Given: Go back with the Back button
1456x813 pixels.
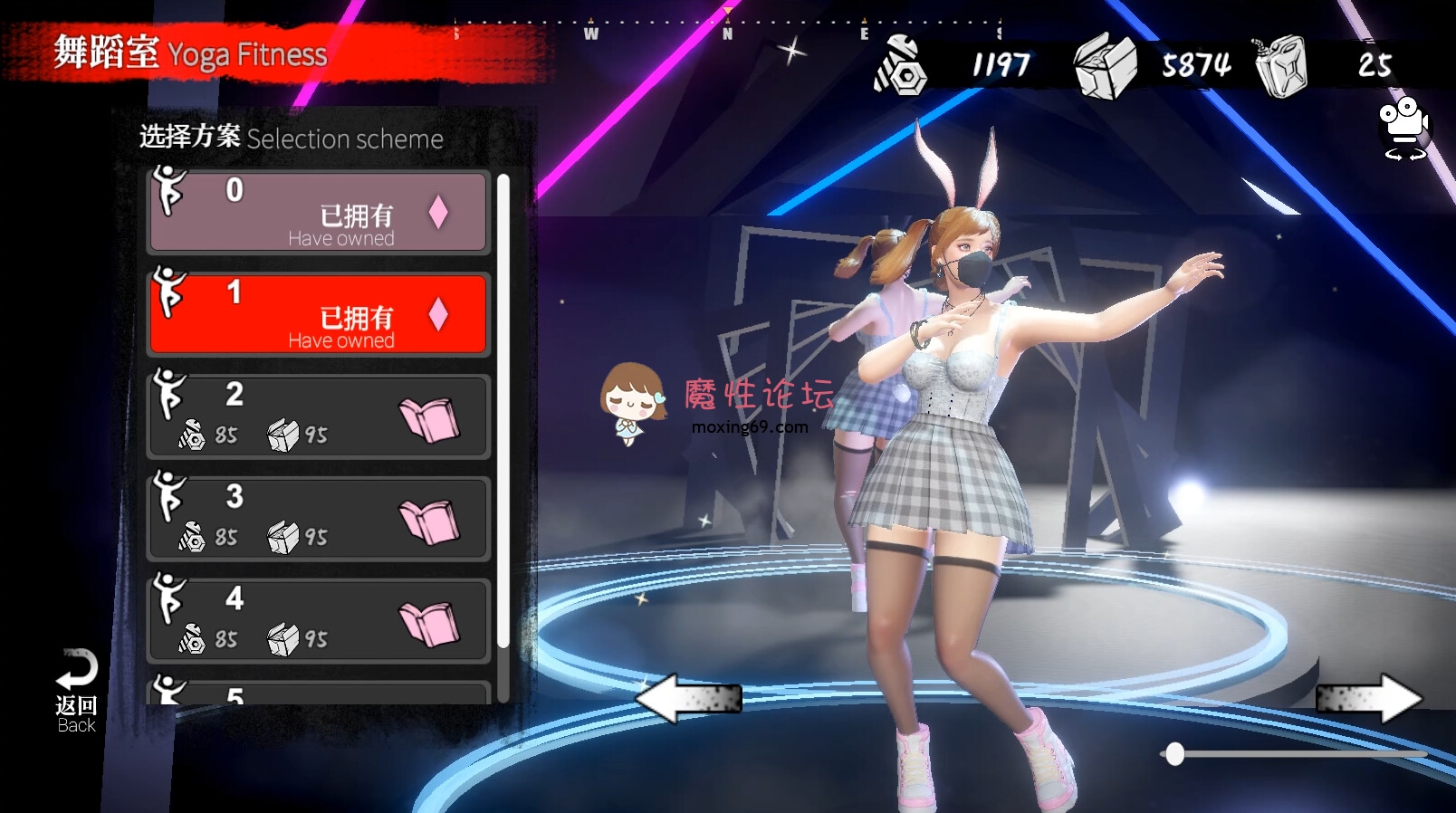Looking at the screenshot, I should tap(76, 690).
